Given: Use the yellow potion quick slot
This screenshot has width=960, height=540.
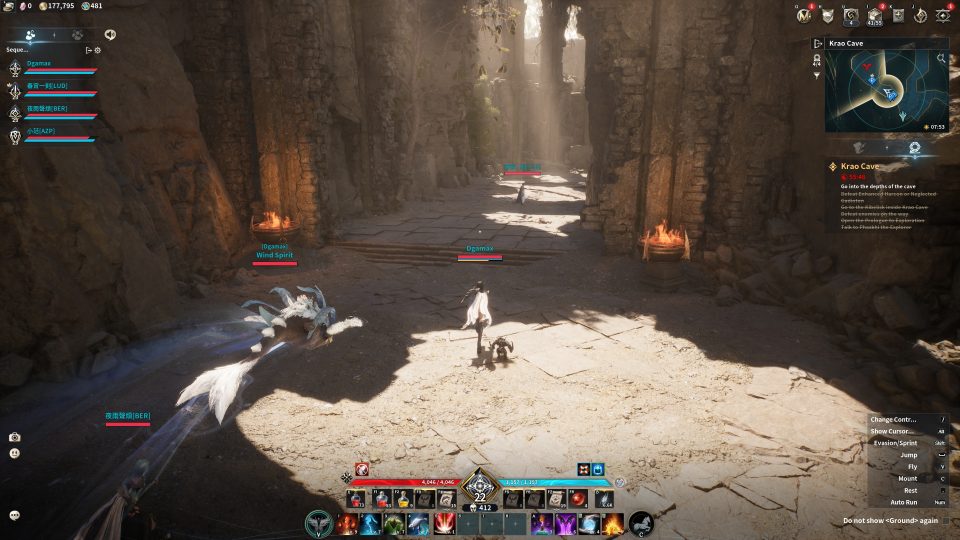Looking at the screenshot, I should click(404, 498).
